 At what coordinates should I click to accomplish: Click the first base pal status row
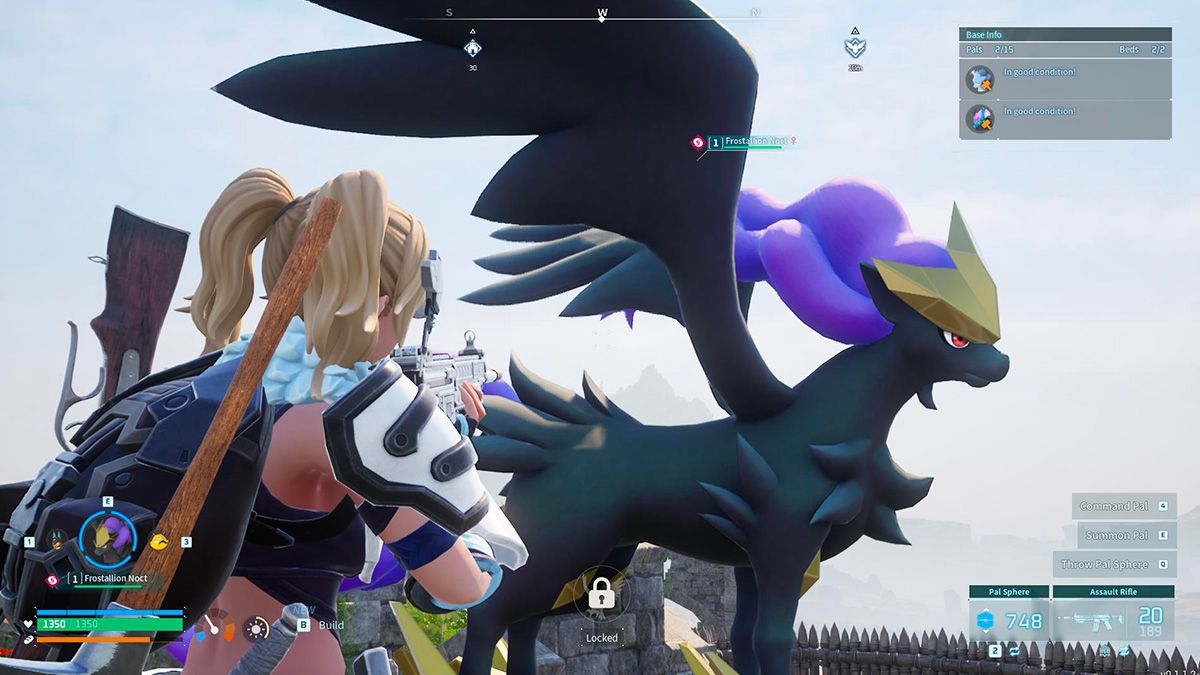[1065, 79]
